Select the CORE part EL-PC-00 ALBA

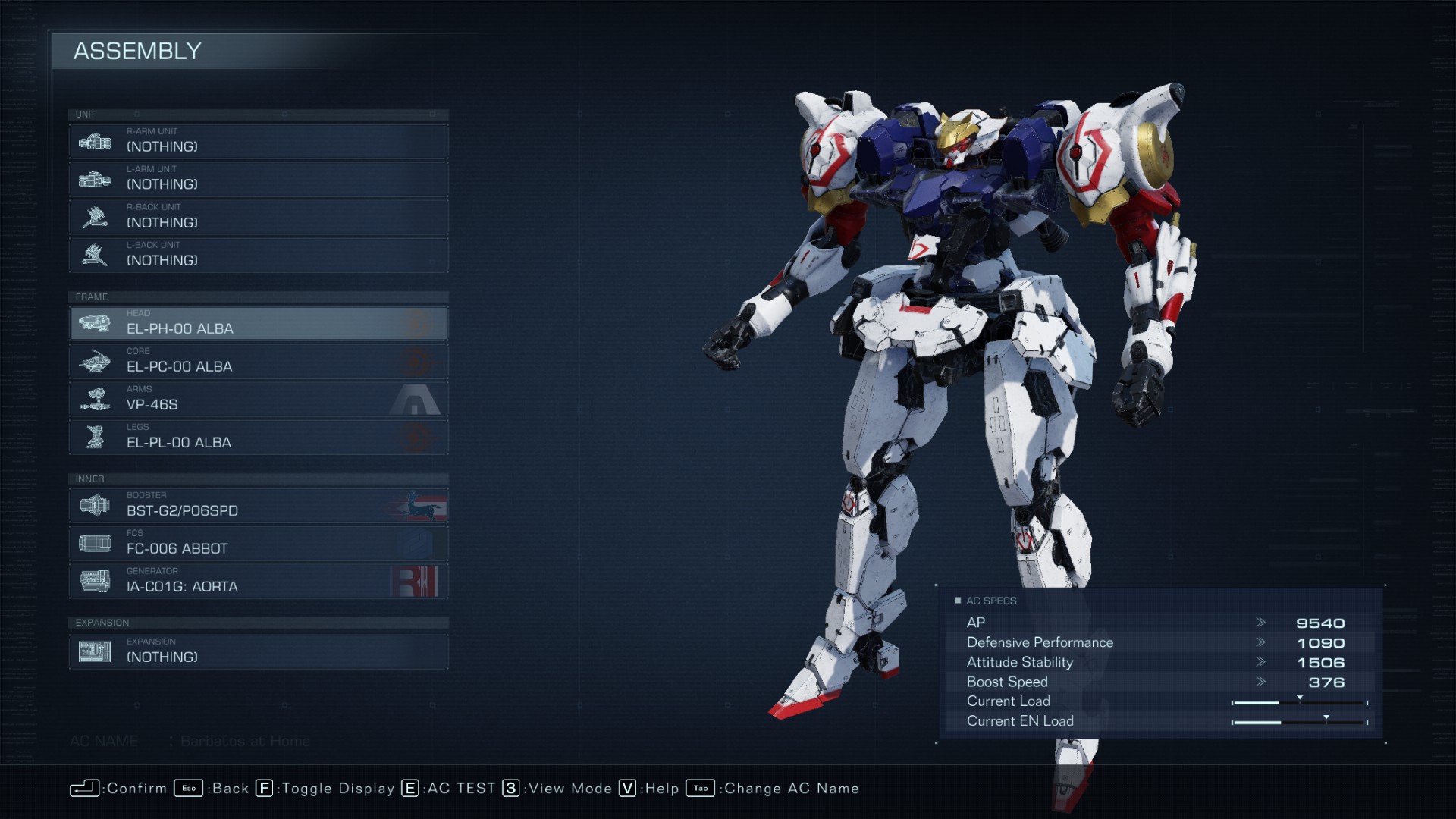click(x=258, y=362)
